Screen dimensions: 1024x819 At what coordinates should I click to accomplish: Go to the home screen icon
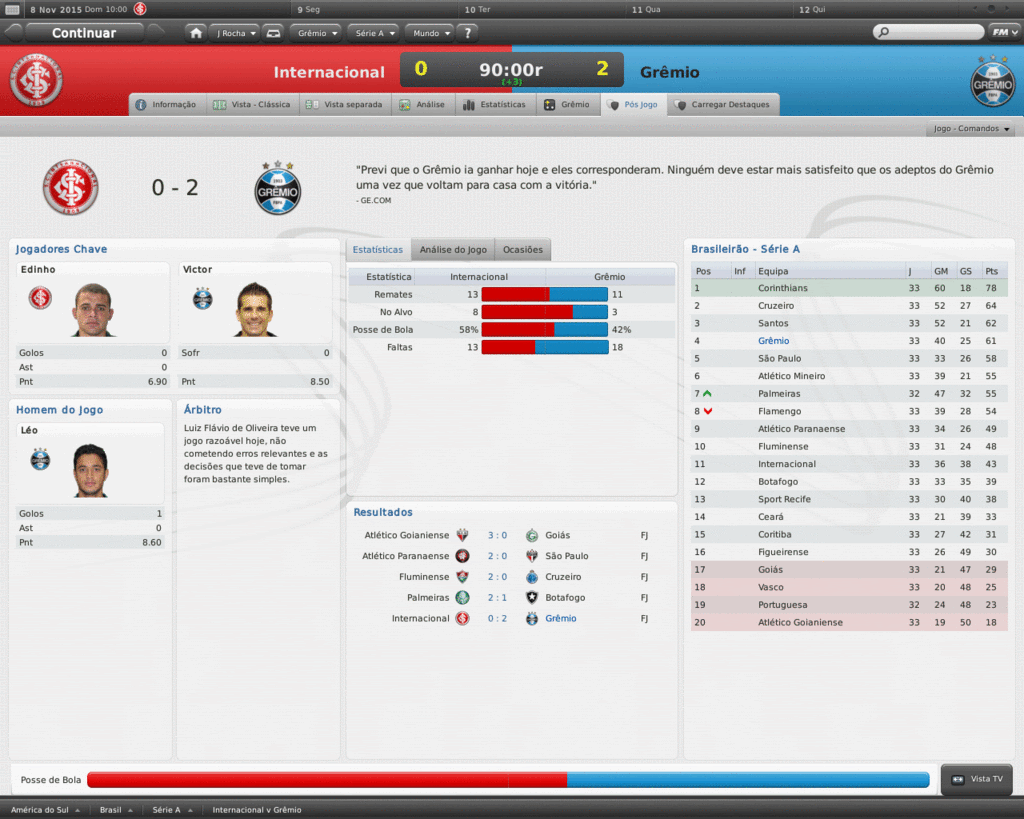[196, 33]
